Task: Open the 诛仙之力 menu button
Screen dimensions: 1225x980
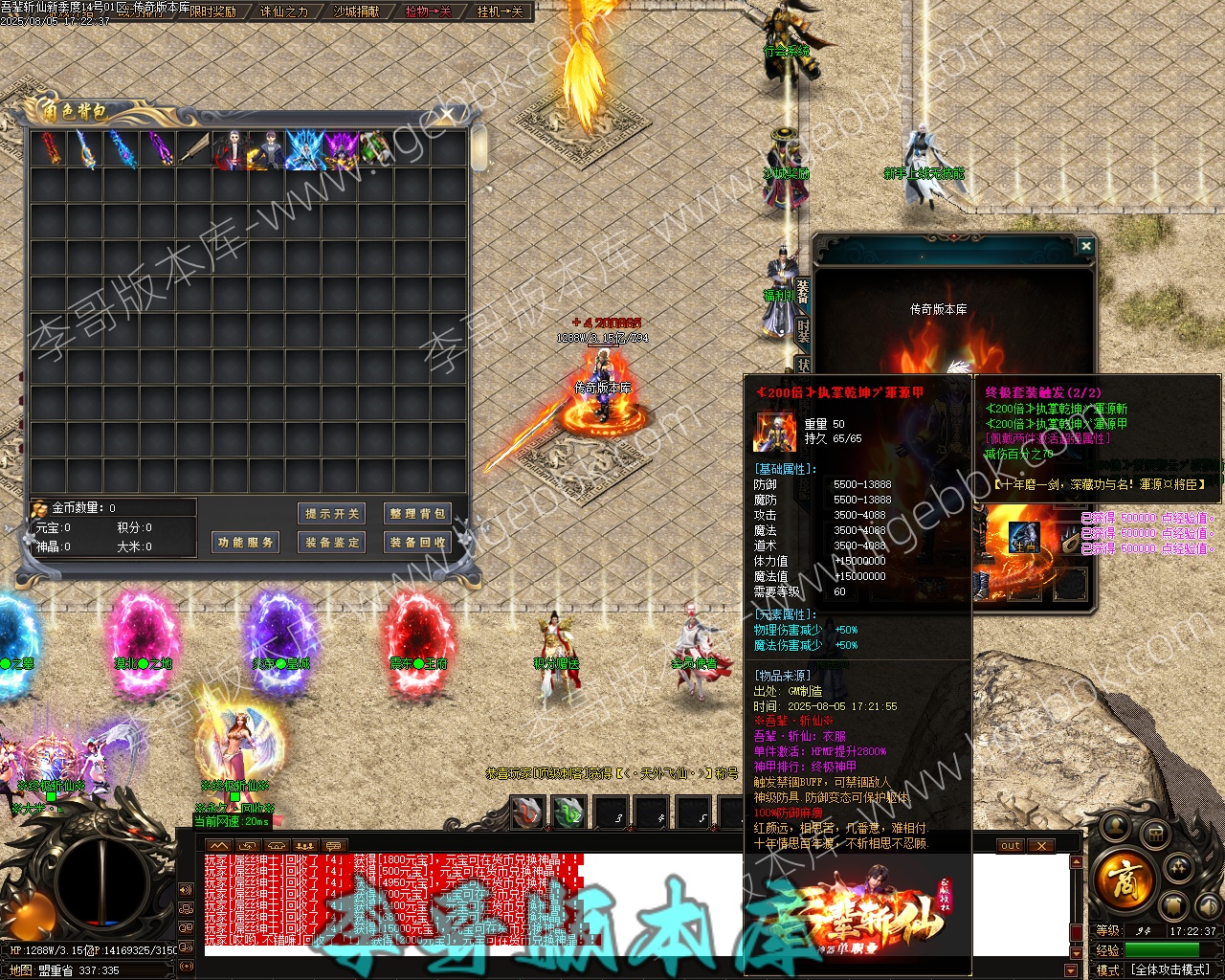Action: tap(284, 11)
